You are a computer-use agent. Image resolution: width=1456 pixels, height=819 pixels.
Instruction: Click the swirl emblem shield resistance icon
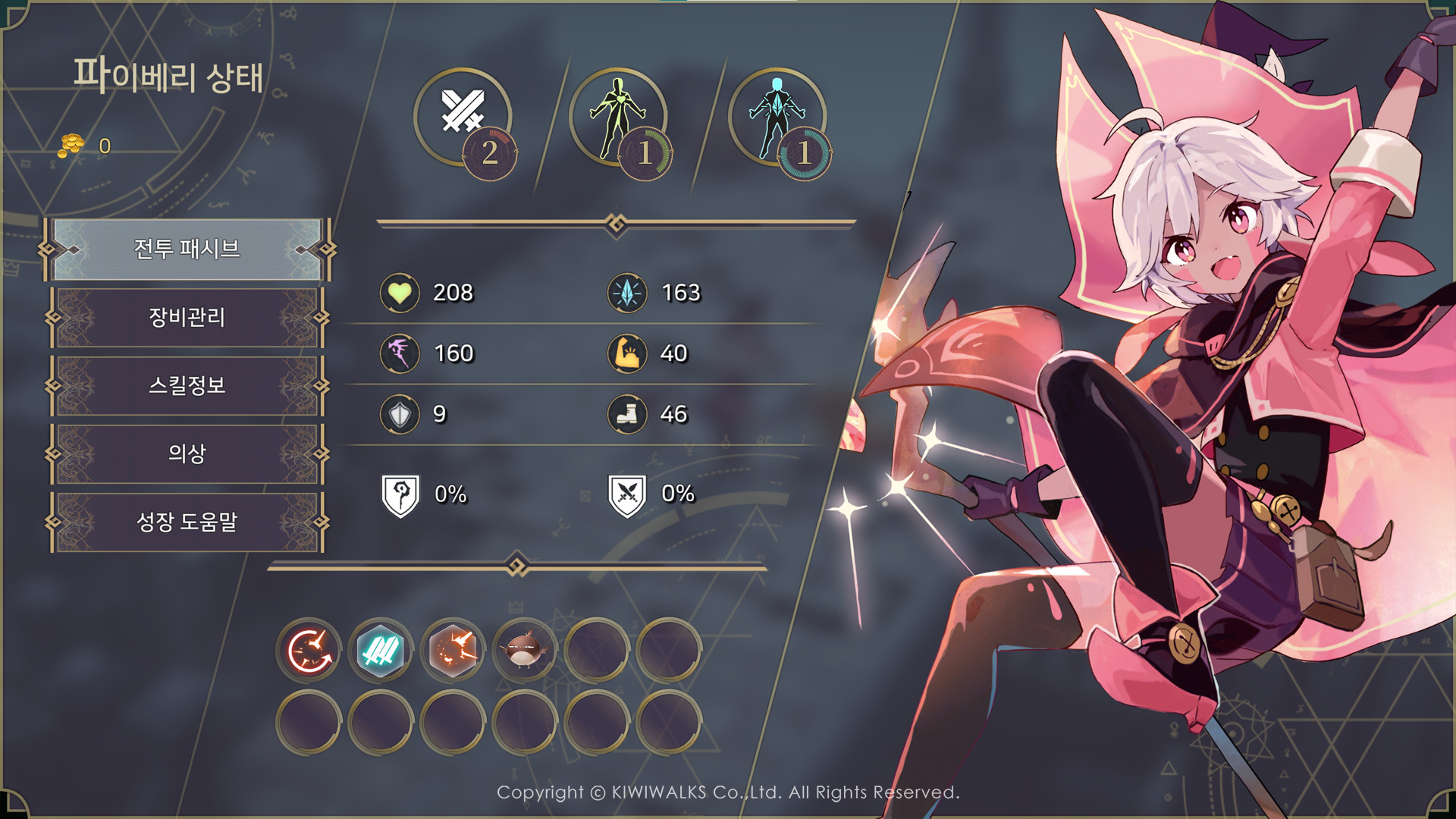[x=400, y=495]
